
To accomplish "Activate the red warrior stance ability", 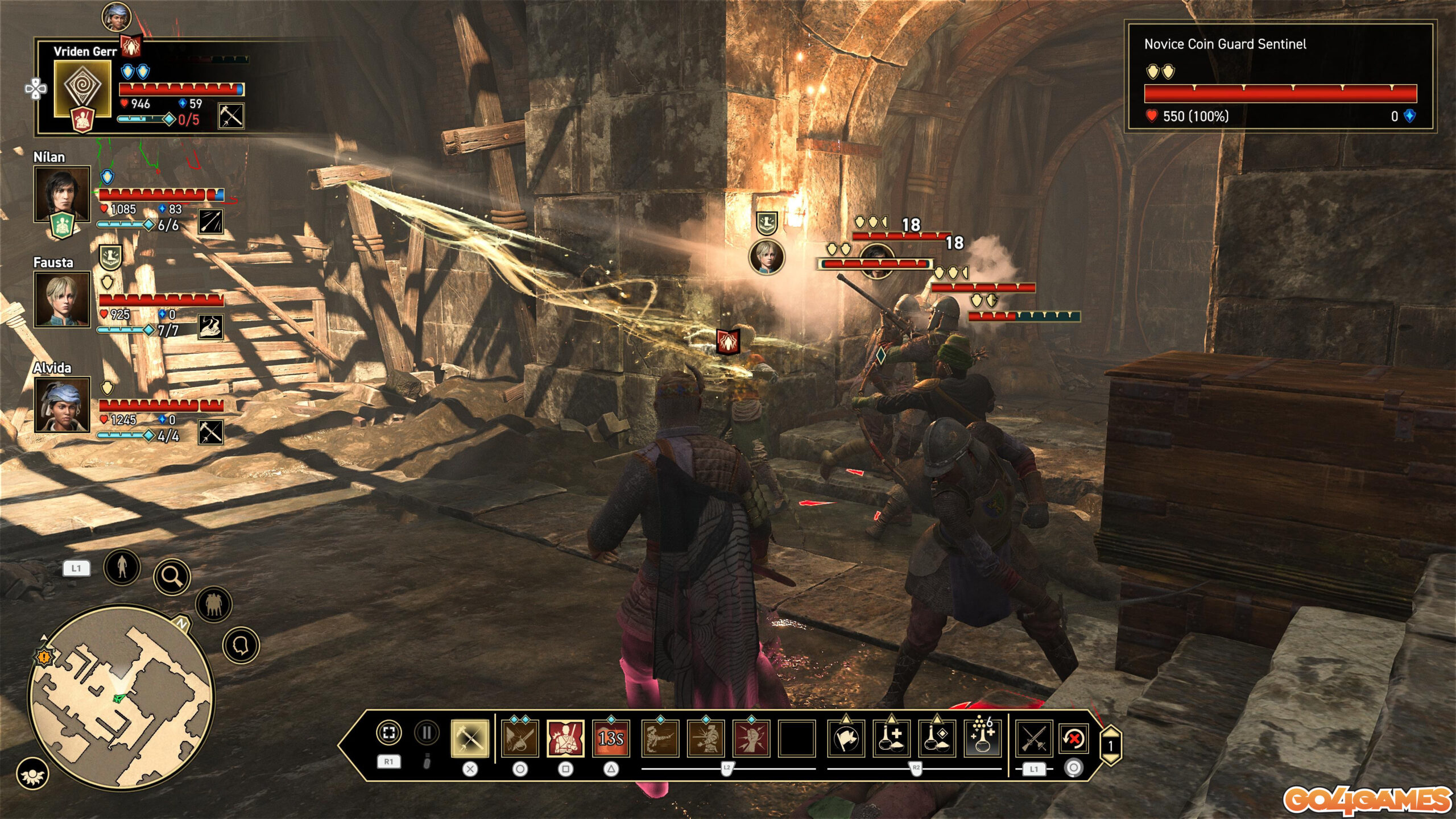I will (565, 738).
